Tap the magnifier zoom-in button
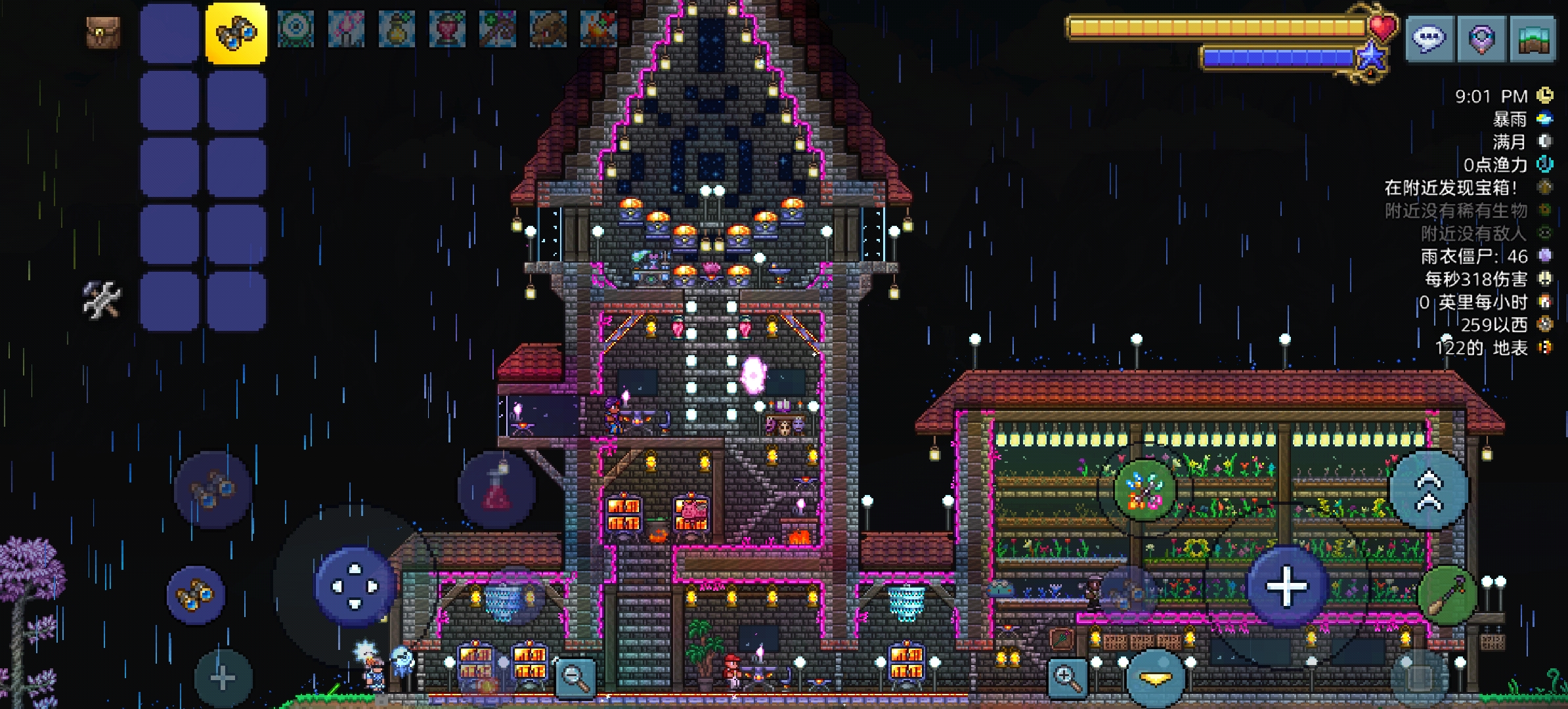This screenshot has width=1568, height=709. 1067,676
